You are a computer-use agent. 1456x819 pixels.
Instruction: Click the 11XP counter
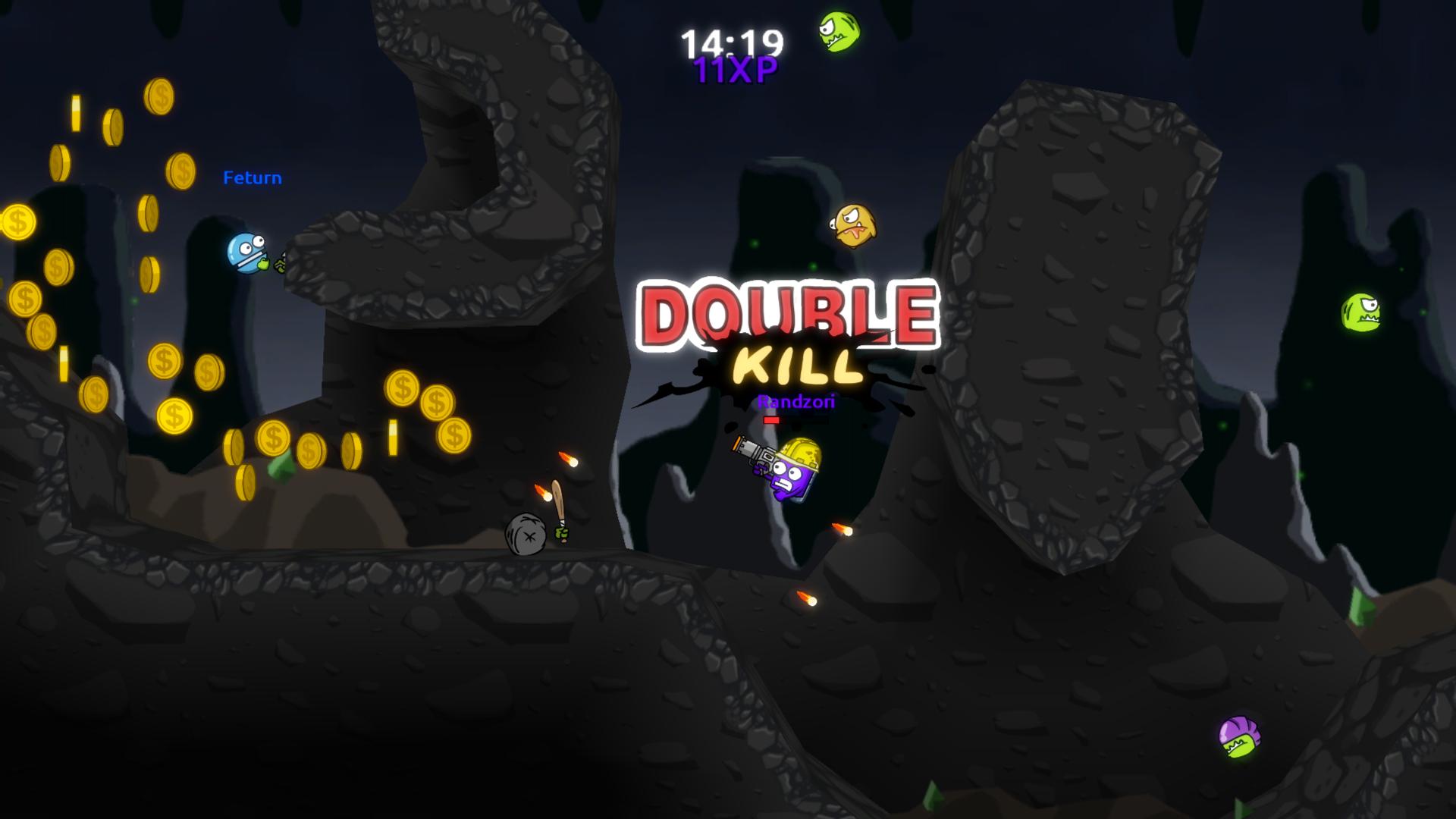click(x=733, y=72)
